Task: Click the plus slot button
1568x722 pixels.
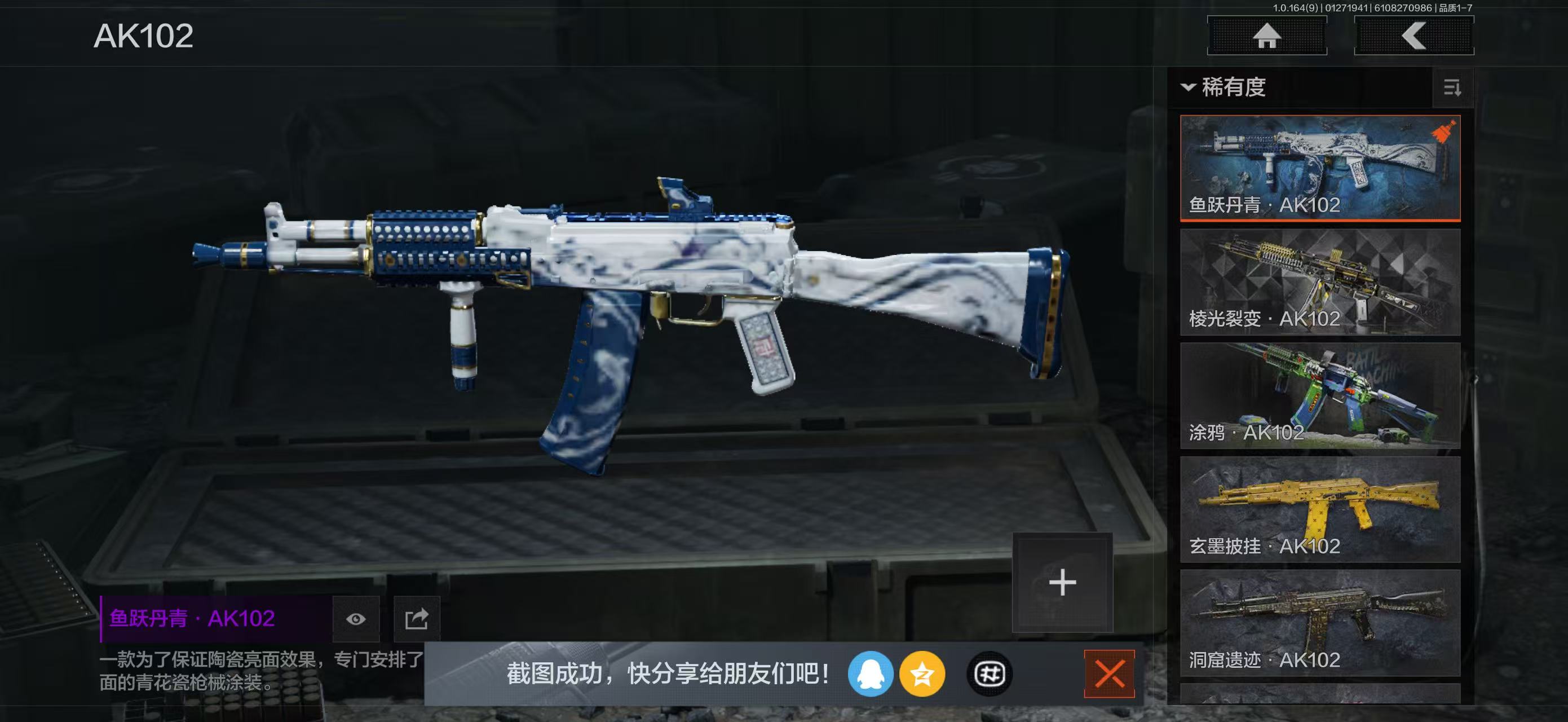Action: point(1062,583)
